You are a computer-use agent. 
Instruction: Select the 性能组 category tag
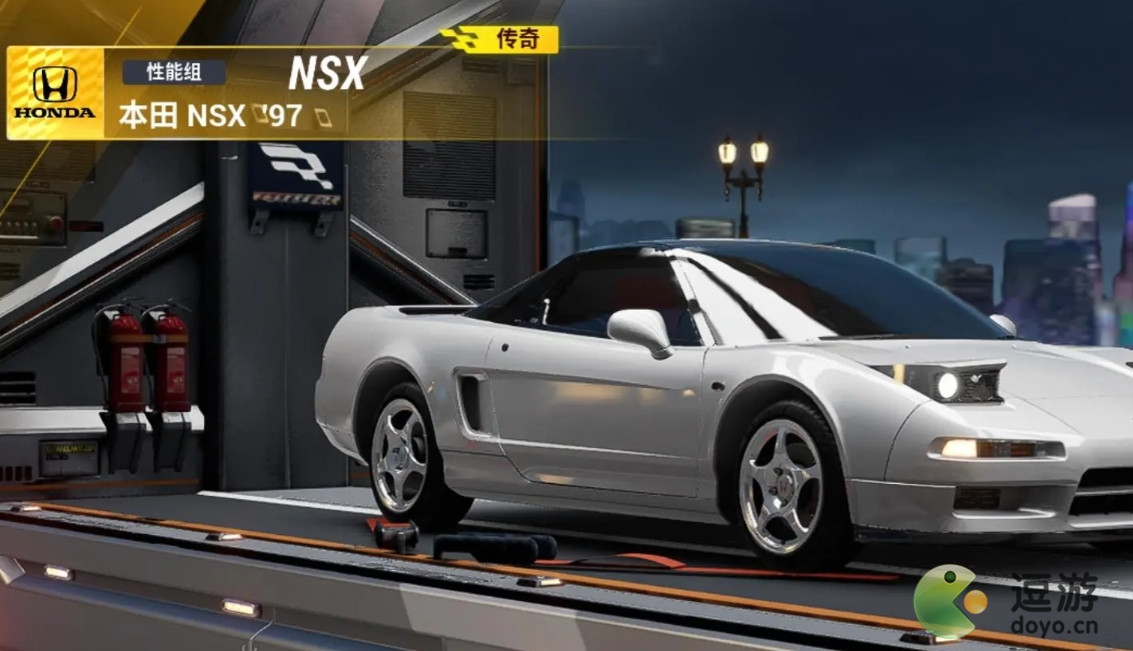[x=174, y=72]
